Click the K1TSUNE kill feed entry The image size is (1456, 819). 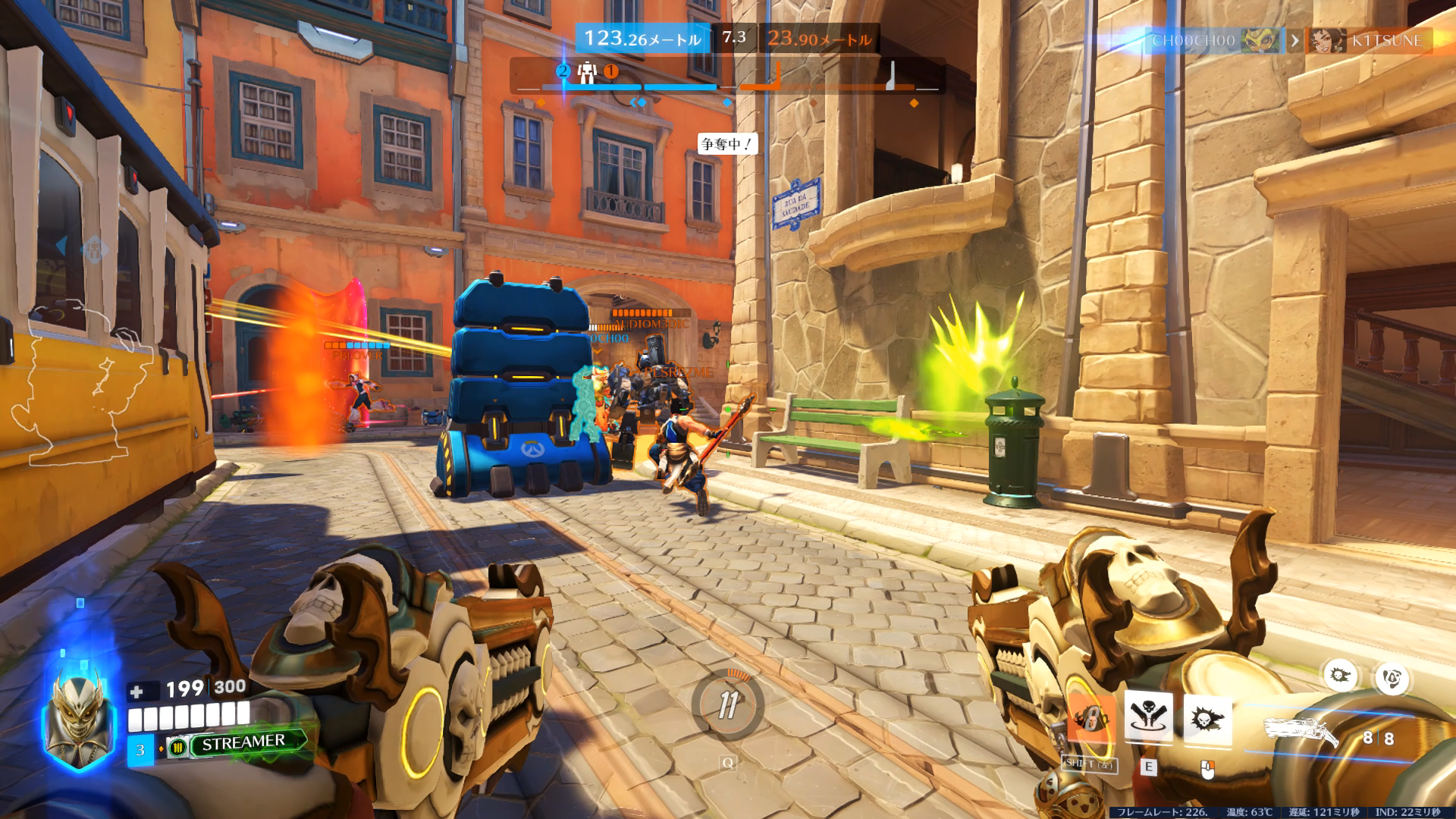[x=1370, y=41]
